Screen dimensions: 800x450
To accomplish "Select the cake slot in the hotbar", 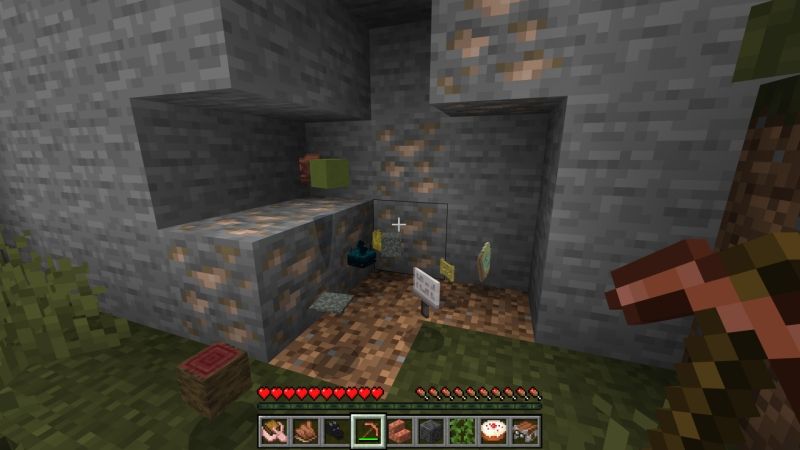I will [x=492, y=431].
